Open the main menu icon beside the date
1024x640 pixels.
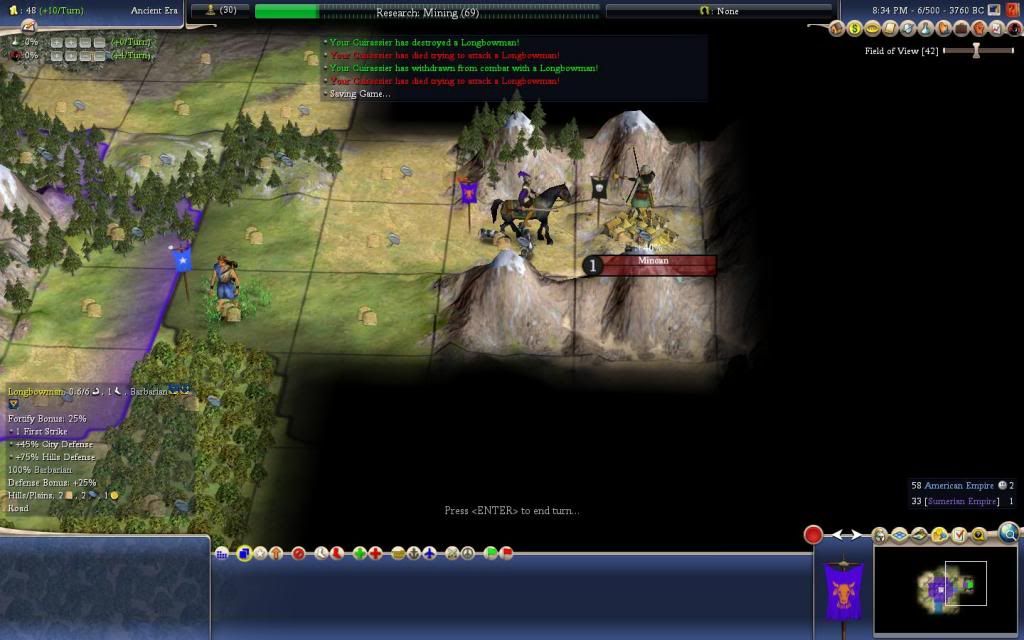click(x=994, y=10)
